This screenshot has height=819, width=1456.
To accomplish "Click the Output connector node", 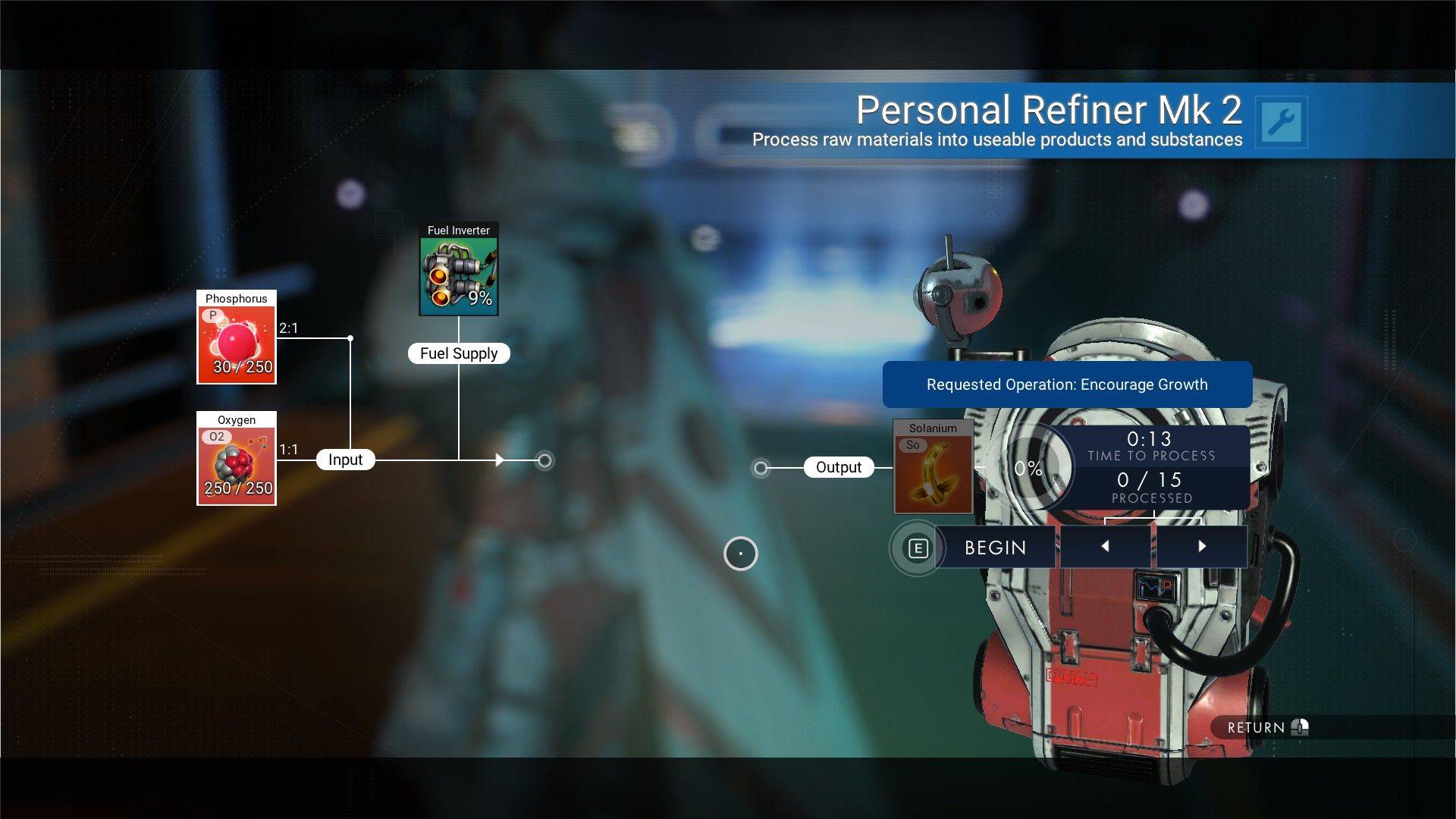I will 838,467.
